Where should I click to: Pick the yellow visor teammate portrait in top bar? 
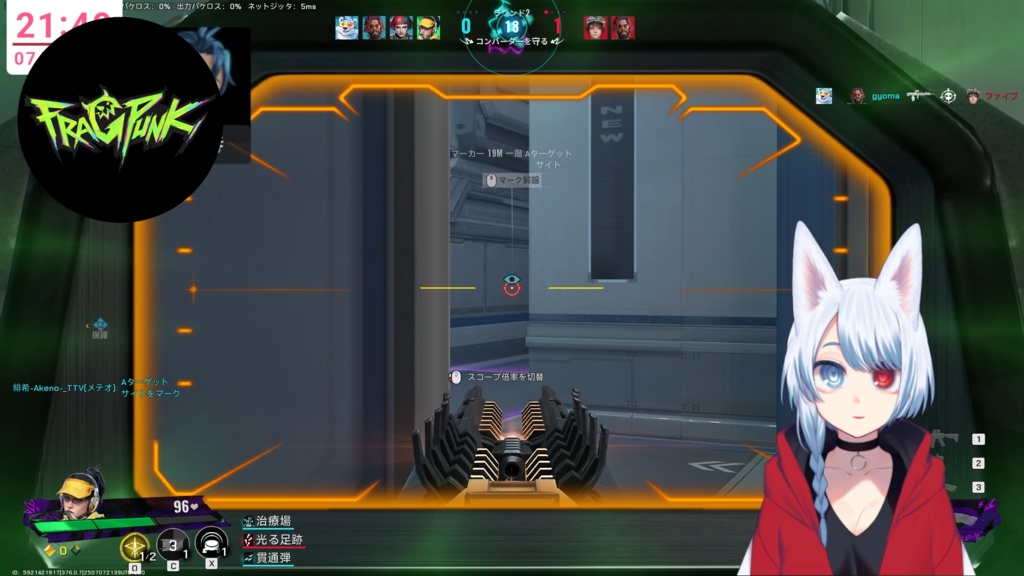(x=428, y=27)
